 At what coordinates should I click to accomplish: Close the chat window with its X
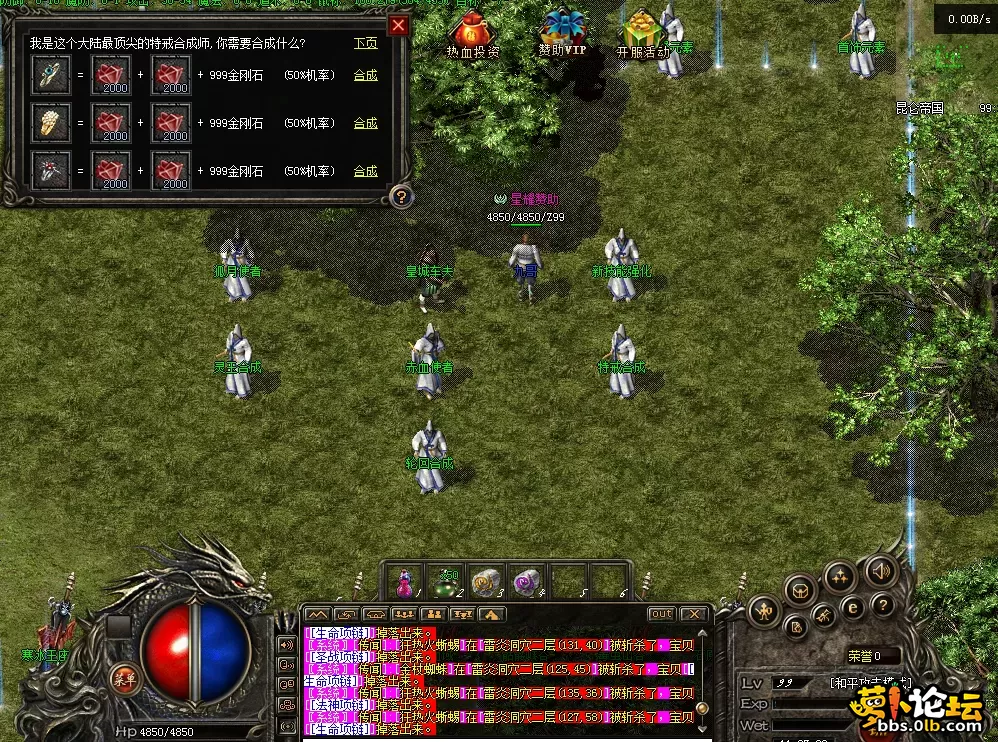click(694, 614)
